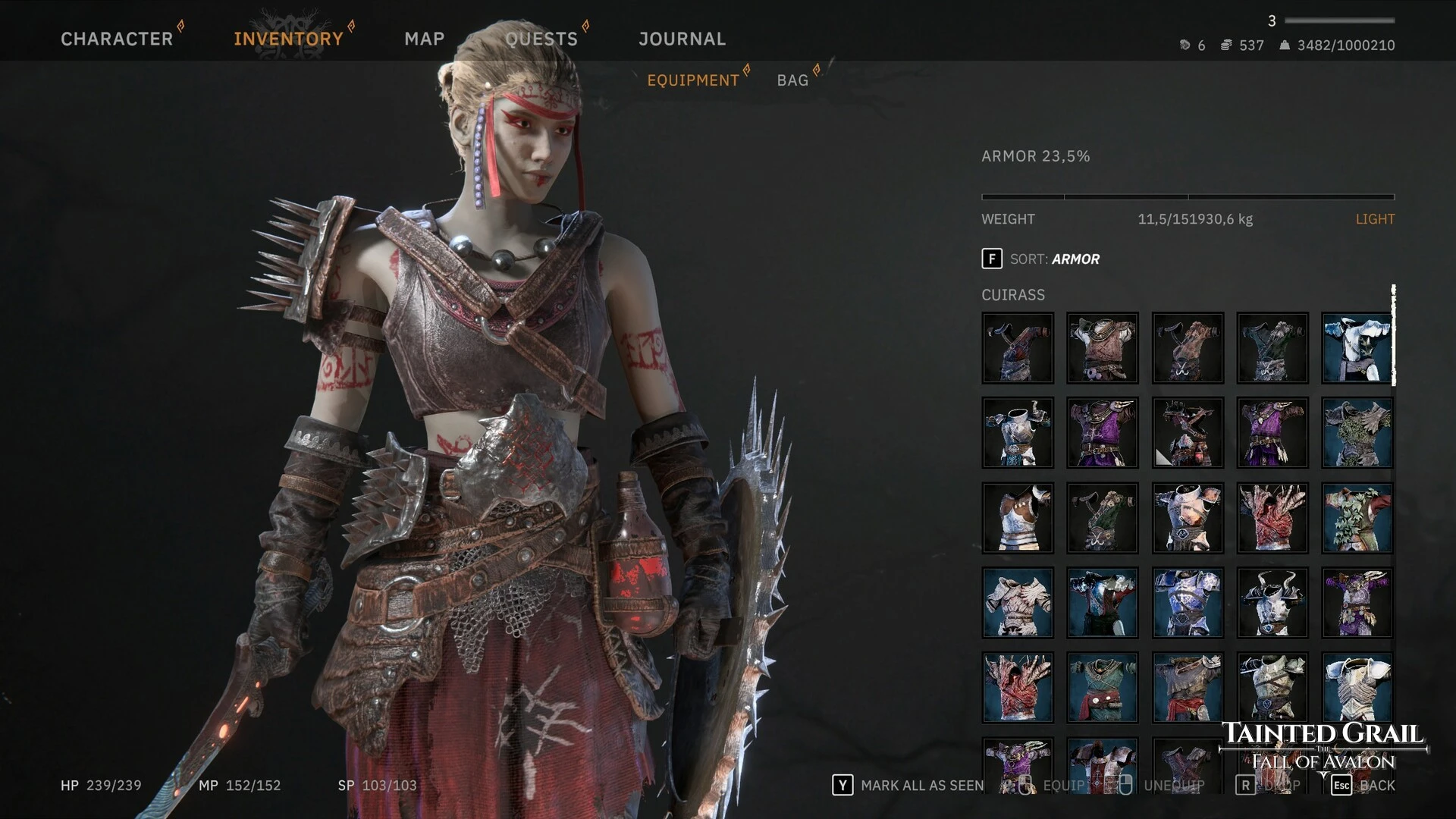
Task: Select the cuirass with the white corner marker
Action: tap(1187, 433)
